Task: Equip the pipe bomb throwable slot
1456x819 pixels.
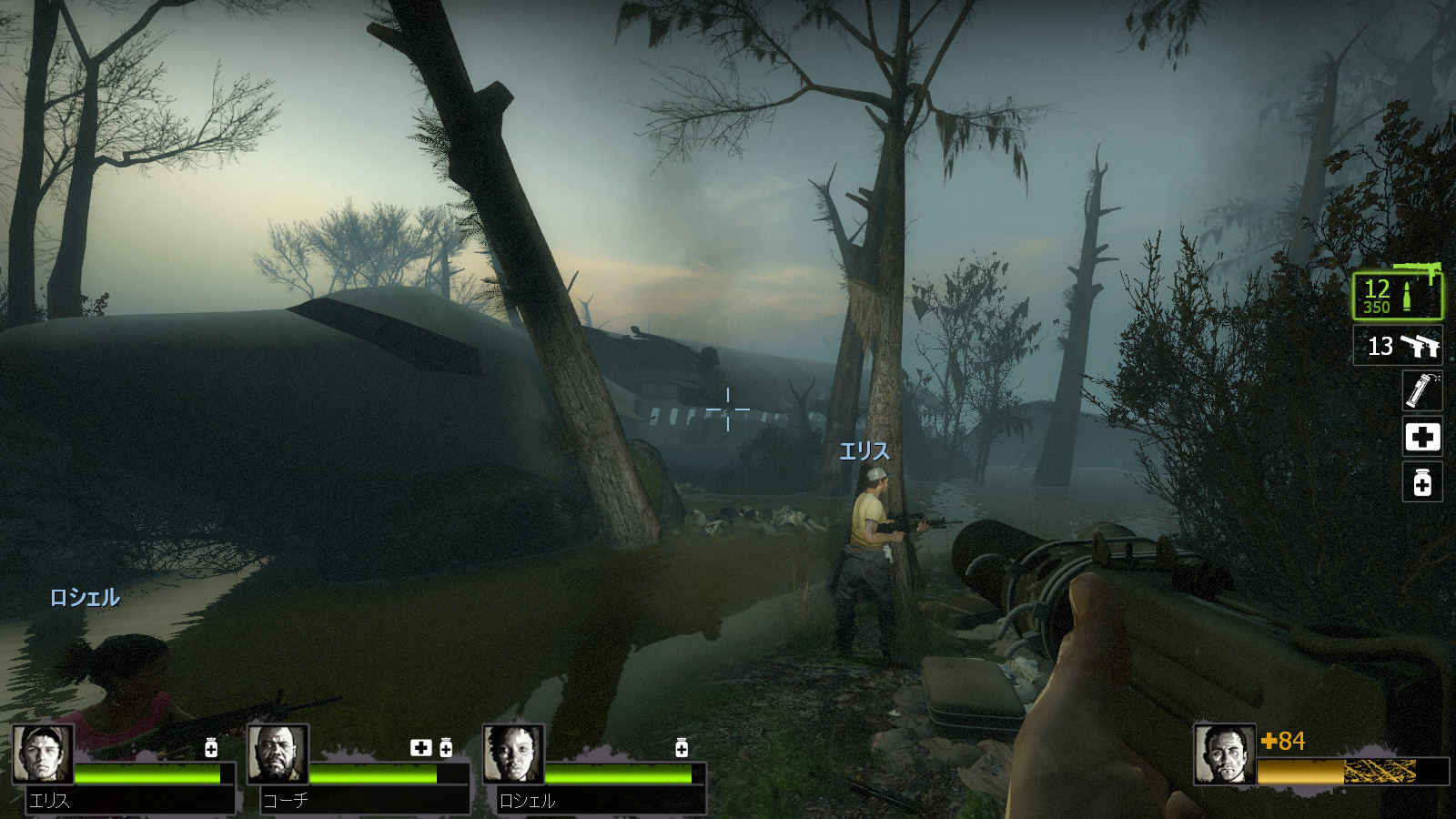Action: point(1422,391)
